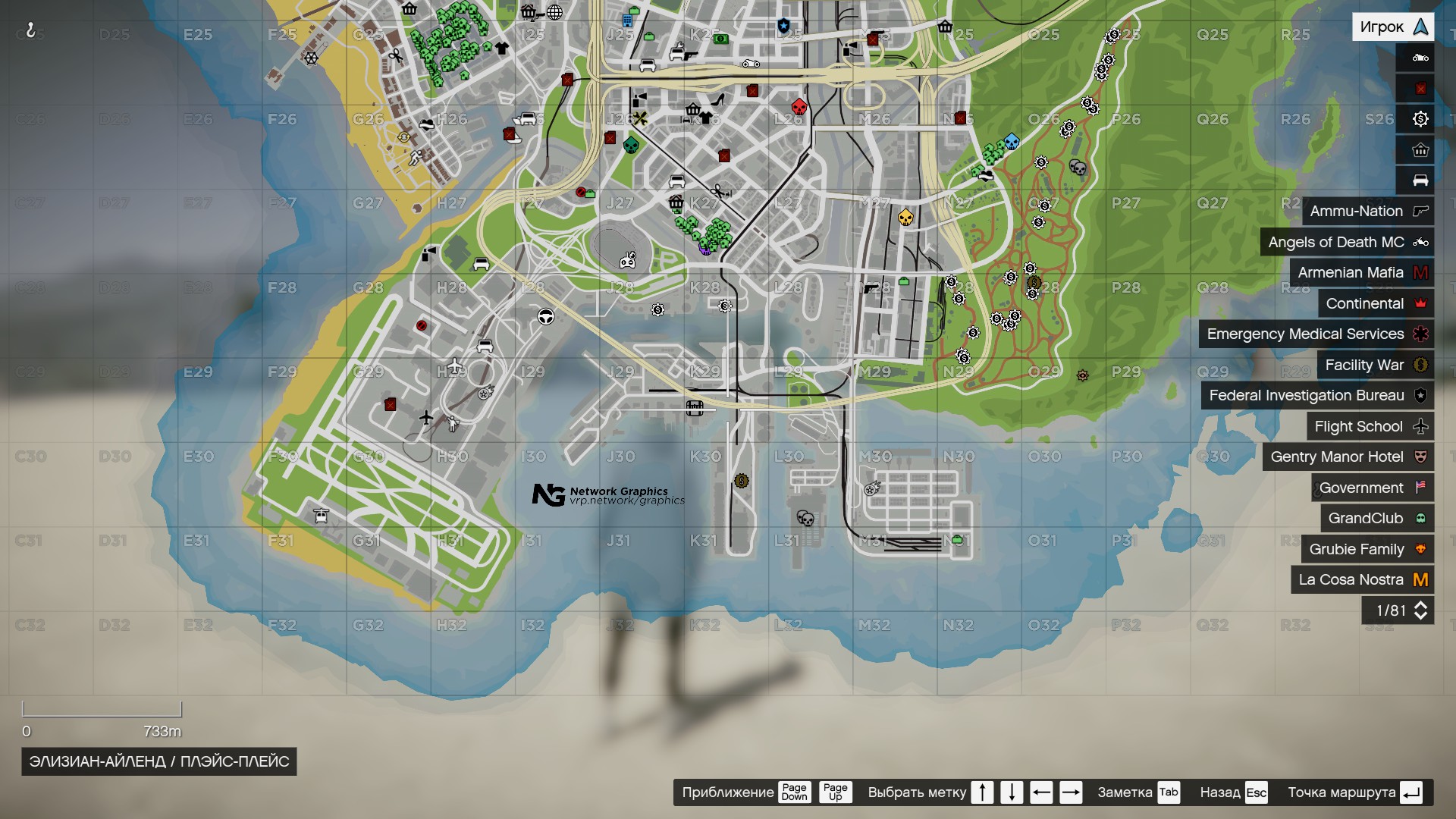1456x819 pixels.
Task: Click the down arrow beside Выбрать метку
Action: click(1012, 792)
